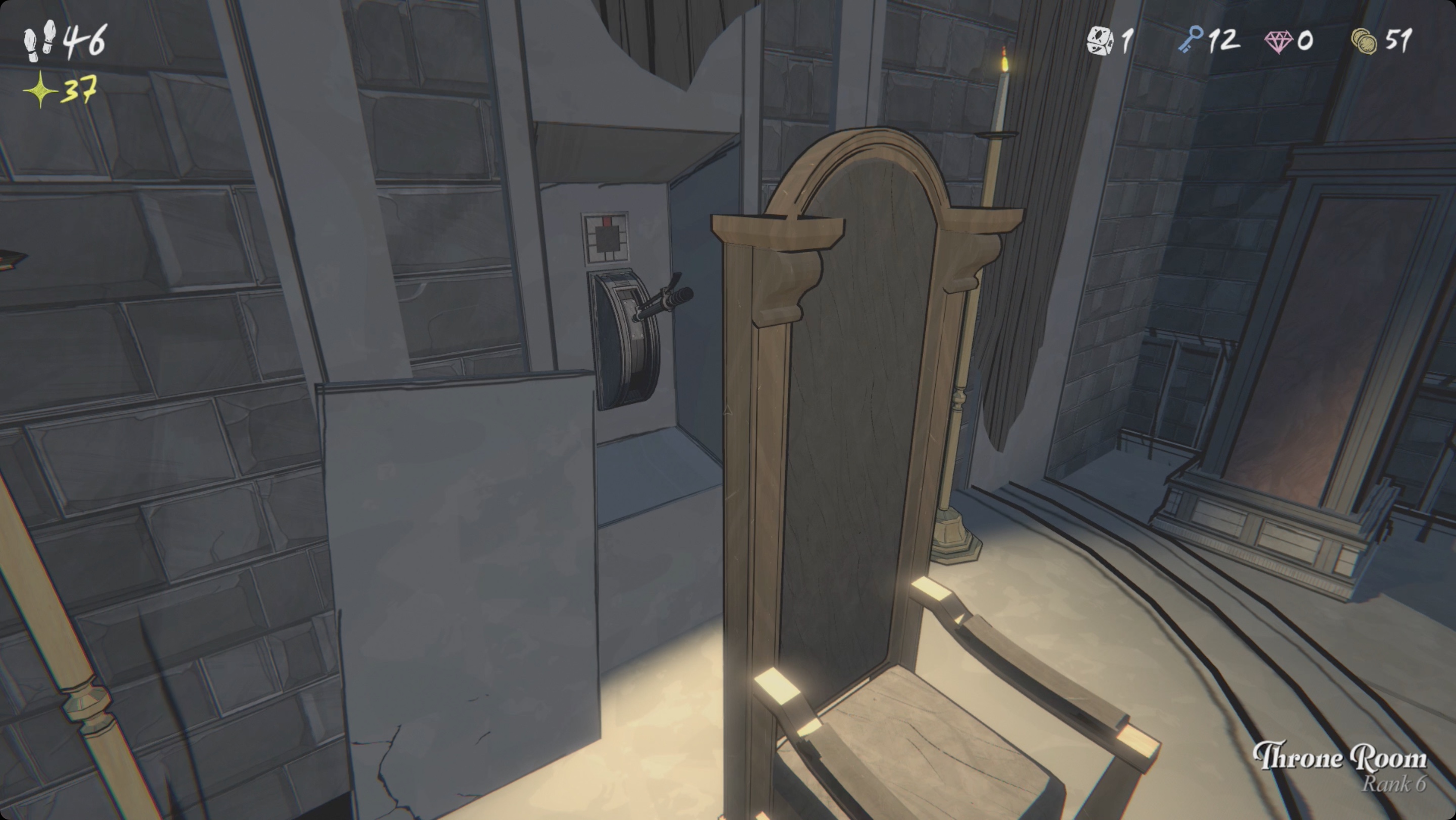This screenshot has width=1456, height=820.
Task: Toggle the candle flame on the tall candlestick
Action: pyautogui.click(x=1004, y=59)
